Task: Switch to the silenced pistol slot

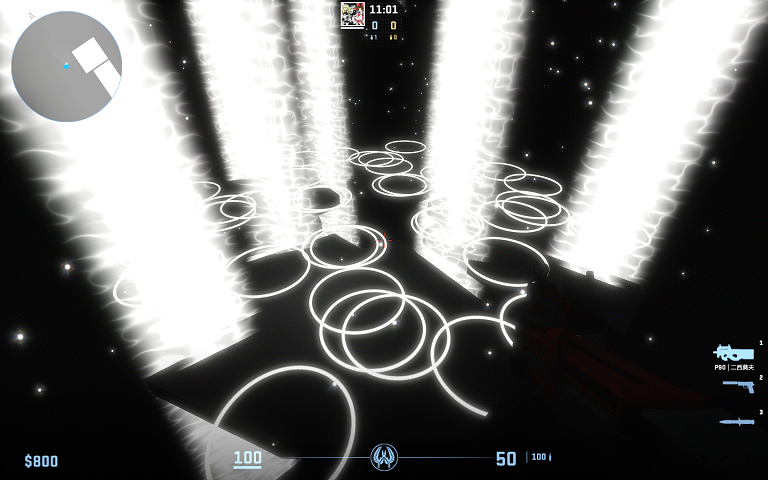Action: pyautogui.click(x=738, y=386)
